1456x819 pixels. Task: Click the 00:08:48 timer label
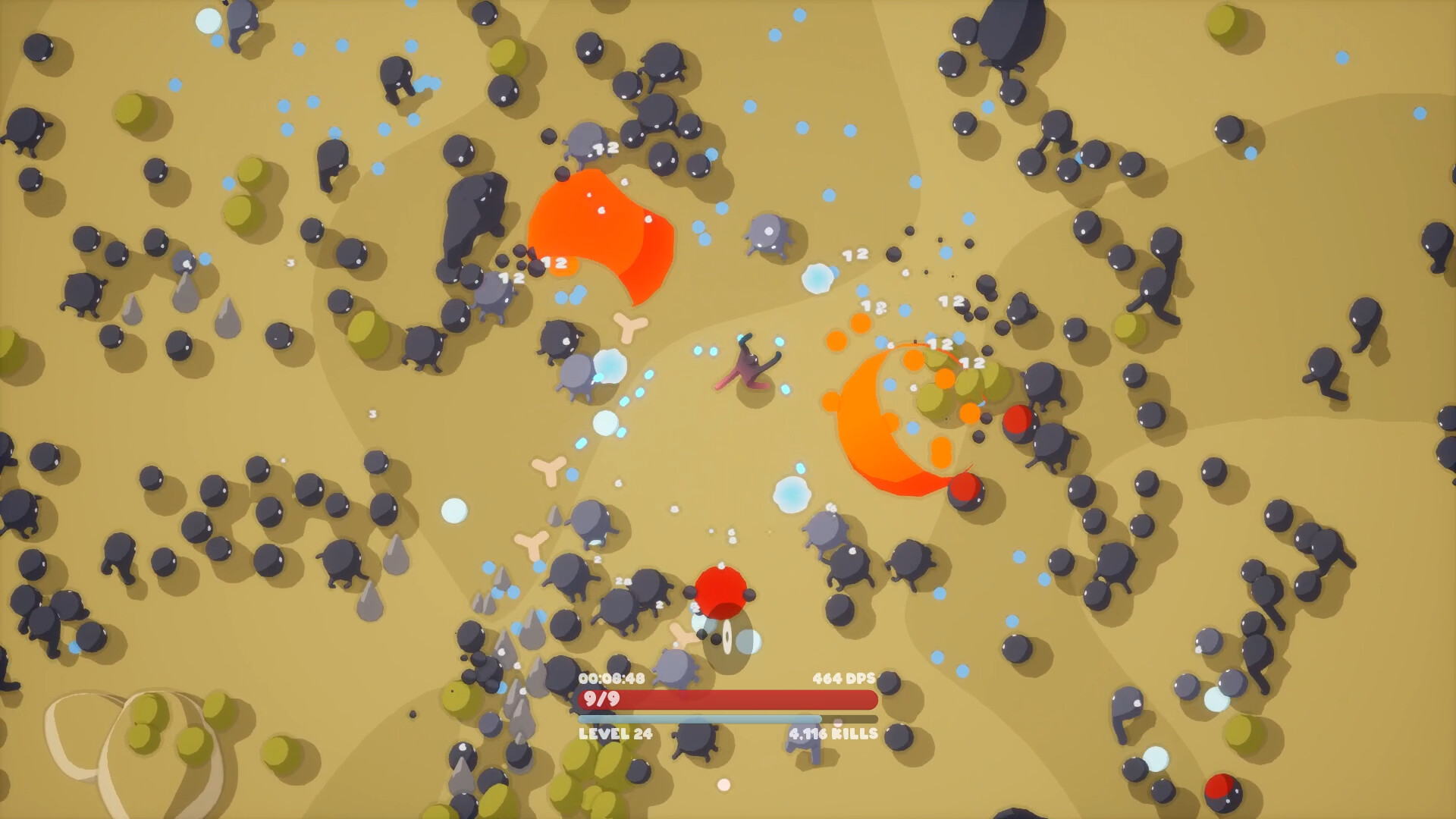click(610, 677)
